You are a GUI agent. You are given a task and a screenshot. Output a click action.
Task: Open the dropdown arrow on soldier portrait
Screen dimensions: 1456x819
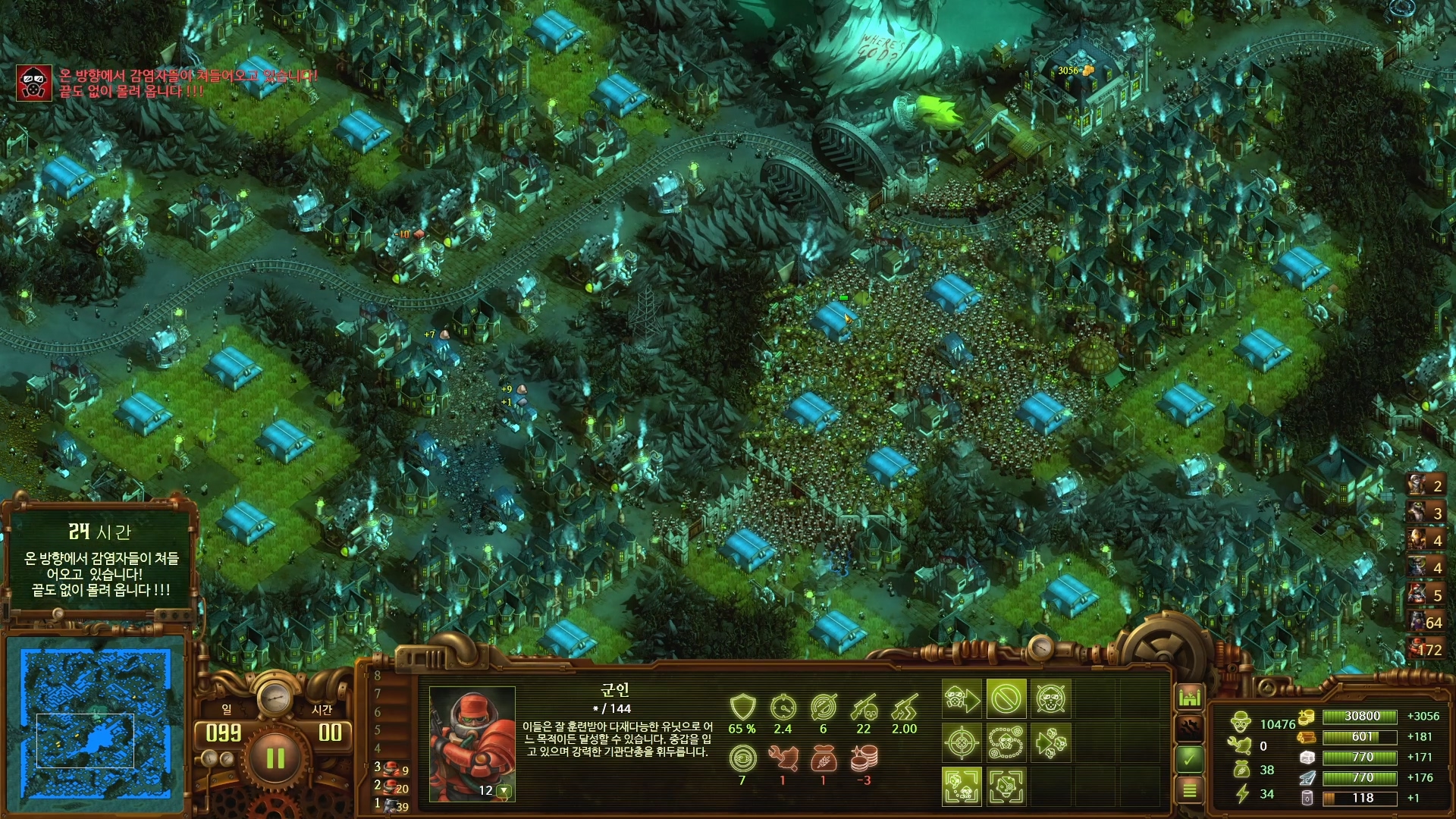click(503, 791)
